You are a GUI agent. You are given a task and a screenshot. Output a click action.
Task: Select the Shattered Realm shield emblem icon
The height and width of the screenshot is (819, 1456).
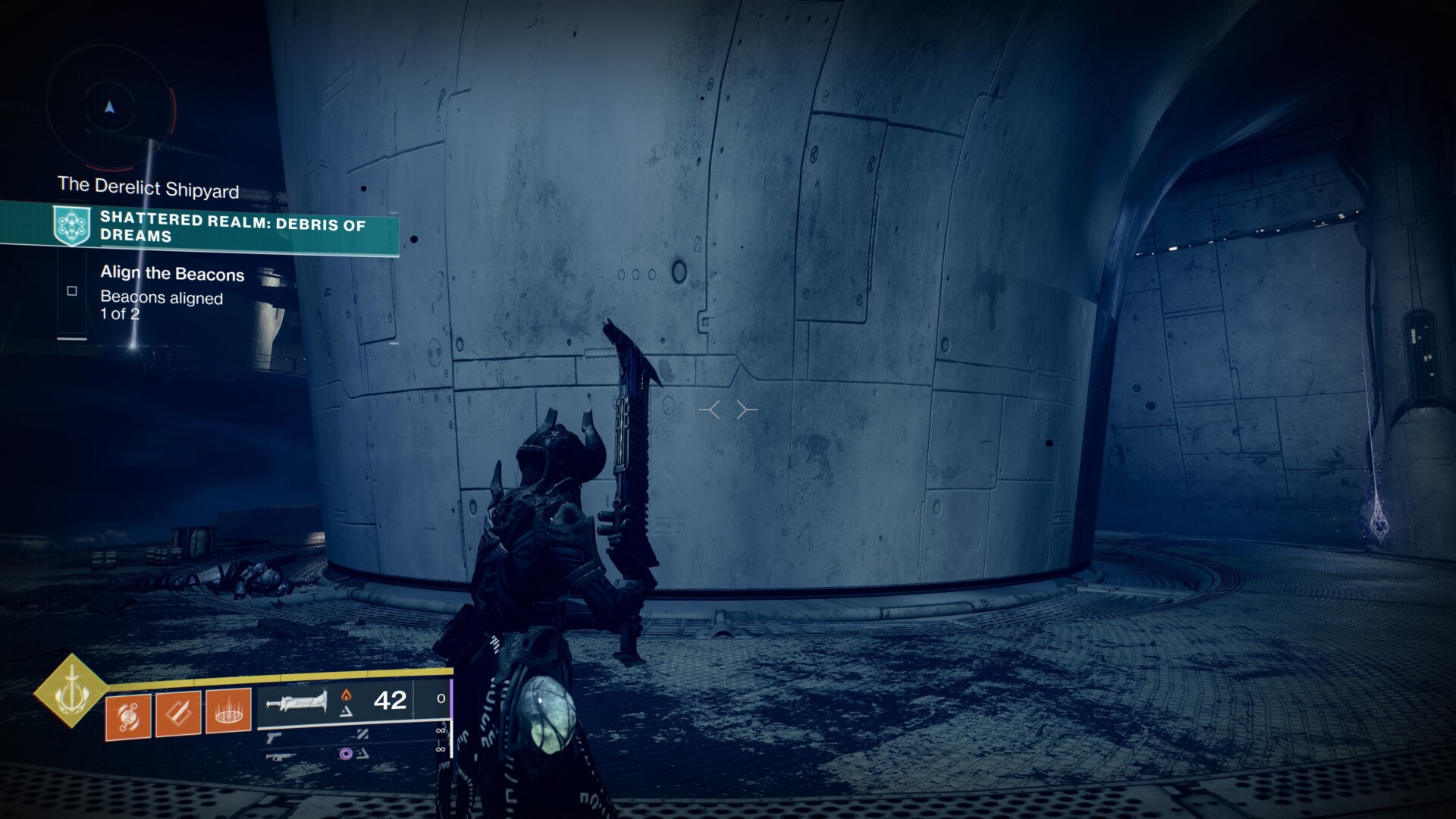(x=72, y=226)
